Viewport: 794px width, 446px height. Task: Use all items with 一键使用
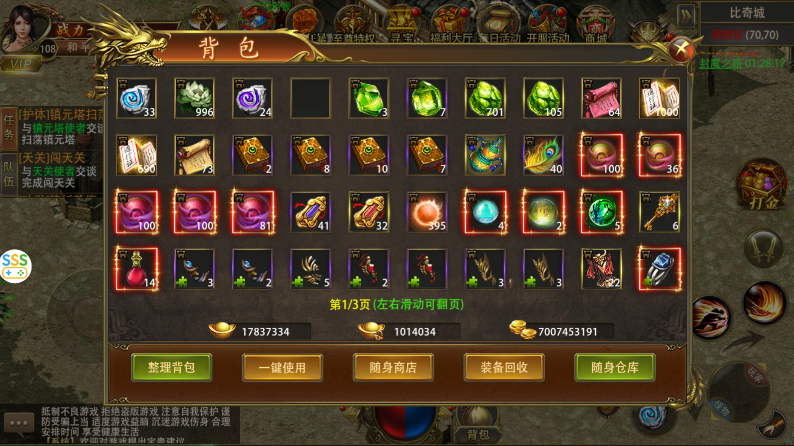click(x=282, y=367)
